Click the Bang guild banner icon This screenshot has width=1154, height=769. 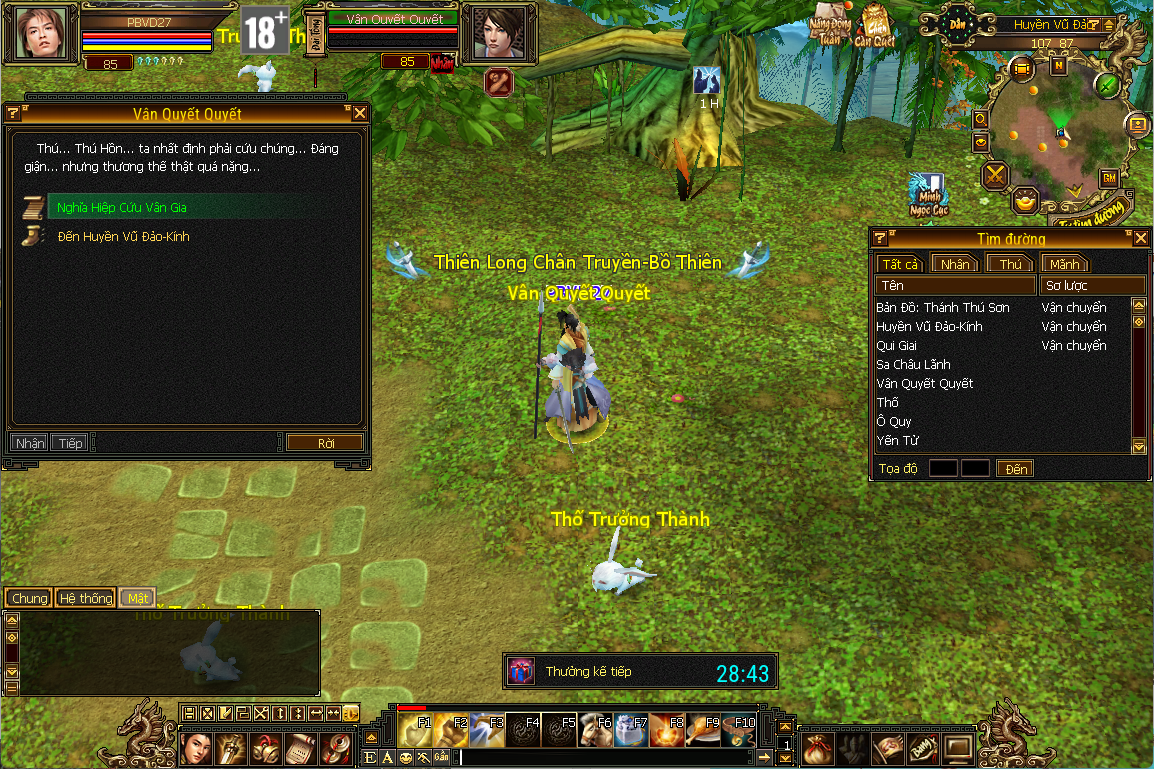924,747
